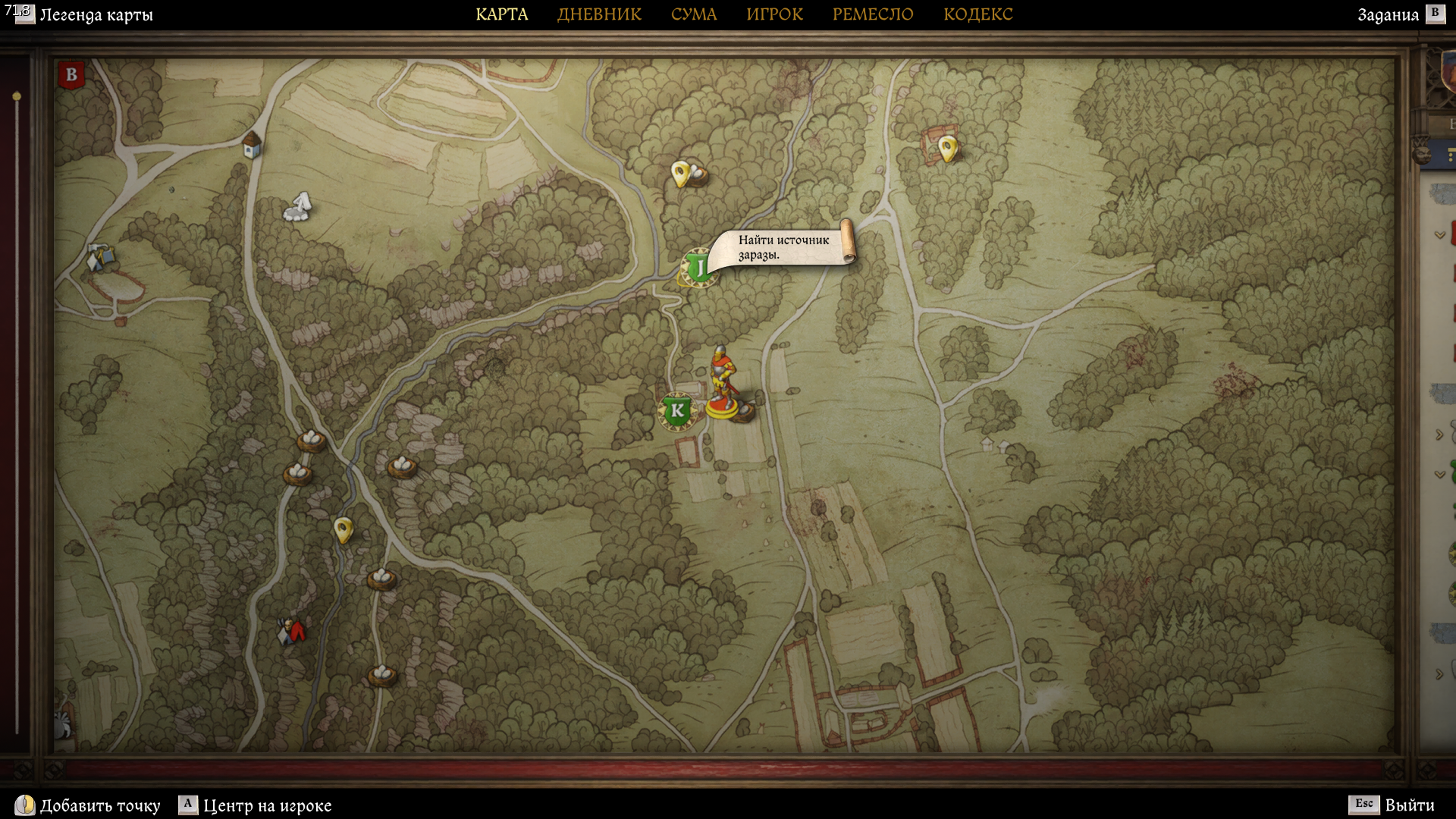
Task: Open Легенда карты map legend
Action: click(96, 15)
